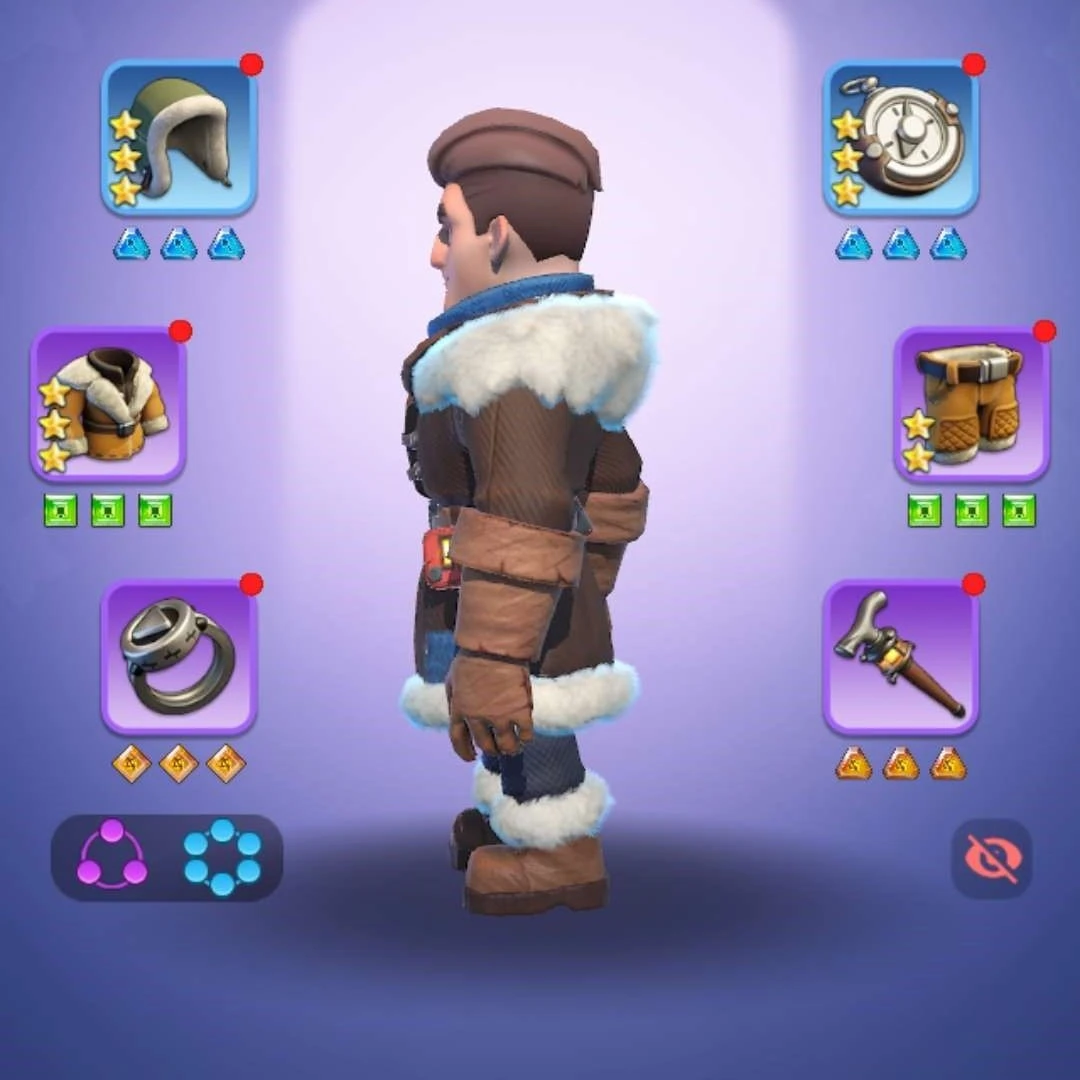Select the fur-lined helmet equipment slot
This screenshot has height=1080, width=1080.
click(x=179, y=137)
